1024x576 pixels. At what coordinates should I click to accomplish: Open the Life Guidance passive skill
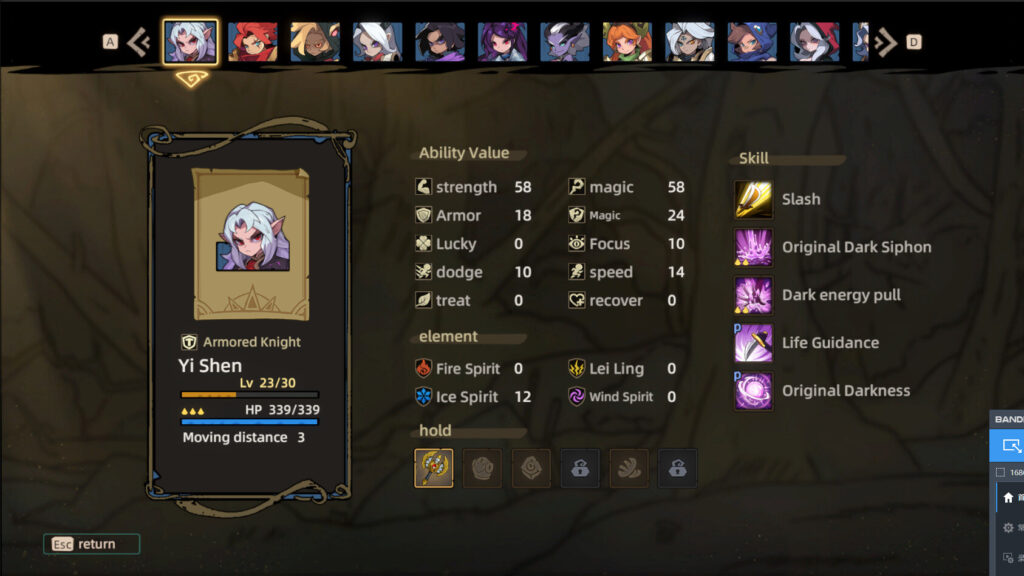tap(753, 343)
